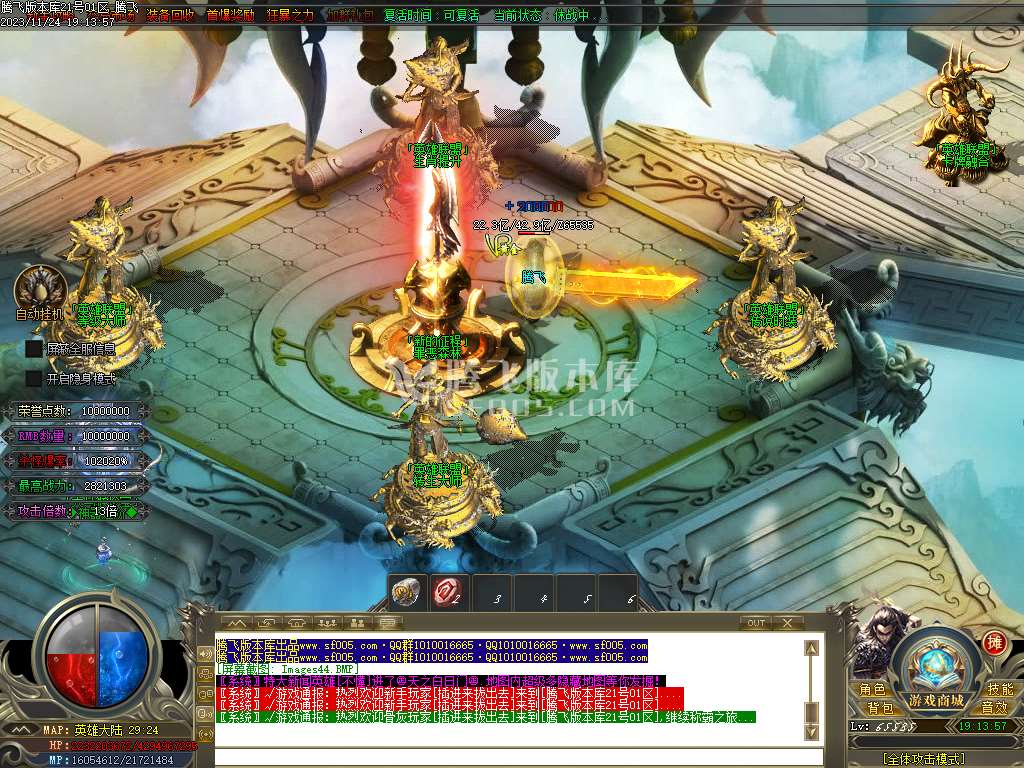Use the red item in hotbar slot 2
Screen dimensions: 1024x768
pyautogui.click(x=449, y=592)
